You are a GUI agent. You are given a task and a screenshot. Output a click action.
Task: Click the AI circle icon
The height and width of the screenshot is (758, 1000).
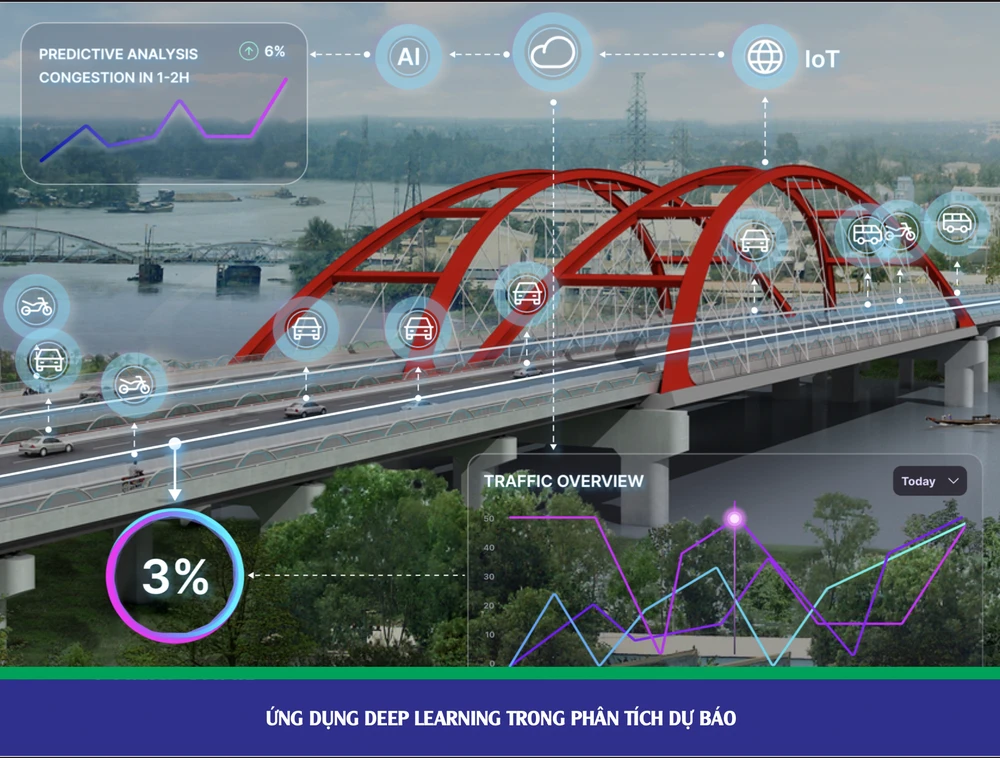point(409,56)
